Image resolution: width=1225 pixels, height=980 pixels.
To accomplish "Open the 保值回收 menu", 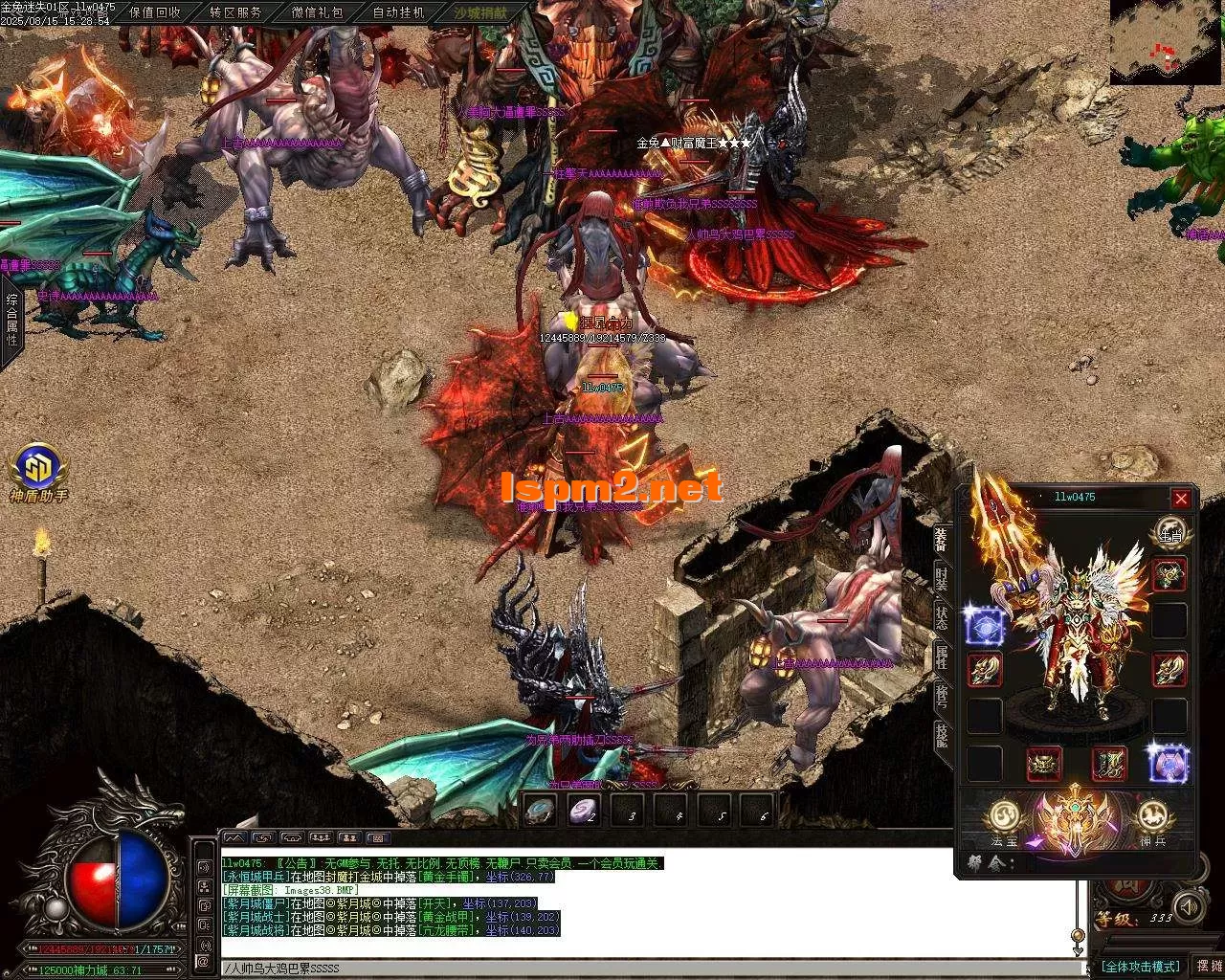I will (154, 12).
